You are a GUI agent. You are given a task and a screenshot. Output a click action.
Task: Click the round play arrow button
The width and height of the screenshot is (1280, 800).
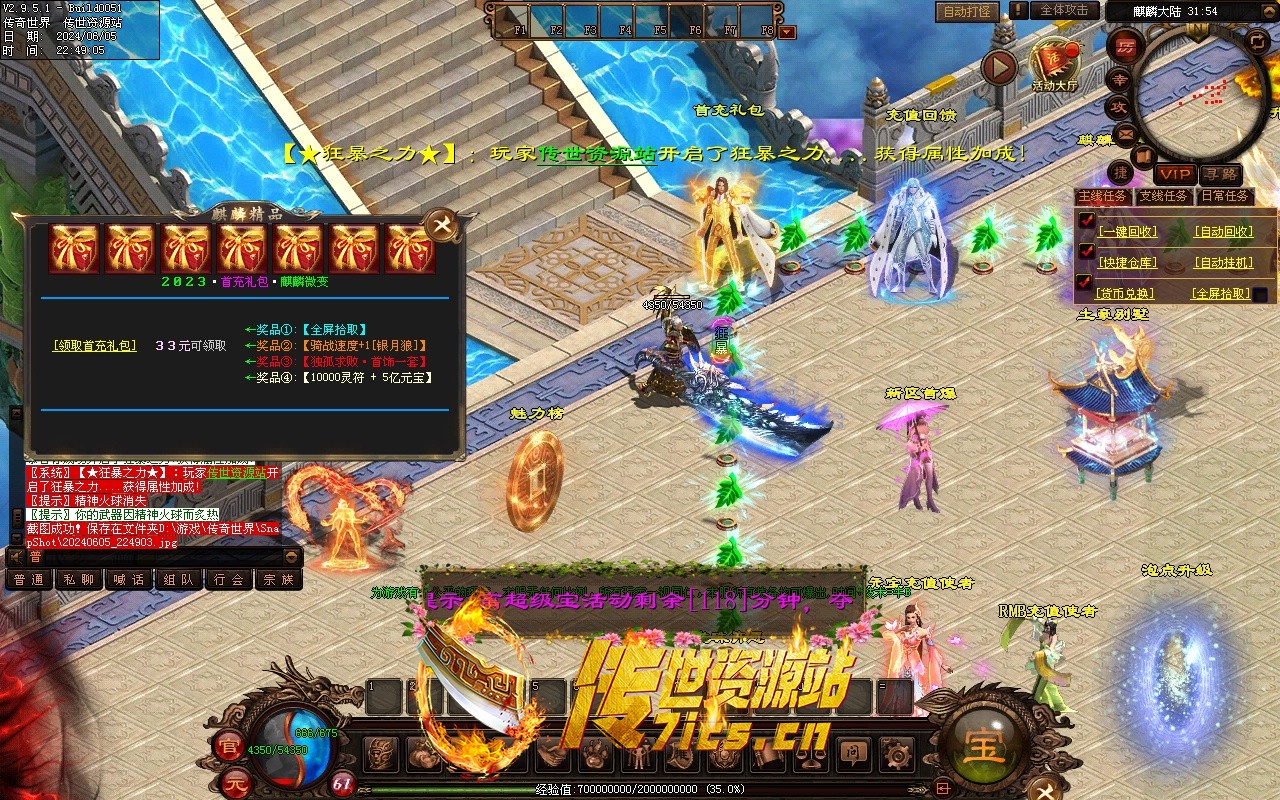point(998,68)
